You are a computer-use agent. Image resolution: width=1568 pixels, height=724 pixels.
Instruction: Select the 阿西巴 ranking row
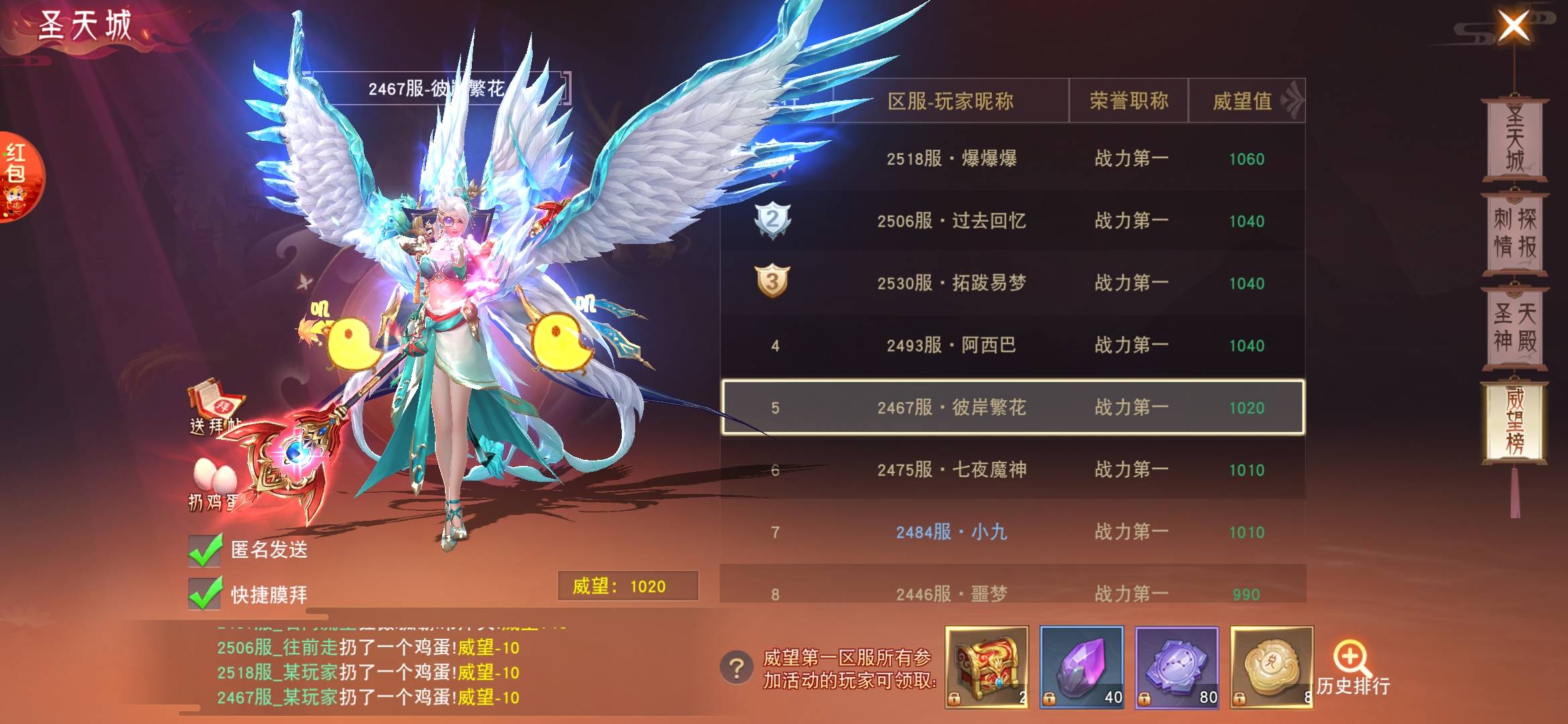click(x=1012, y=345)
